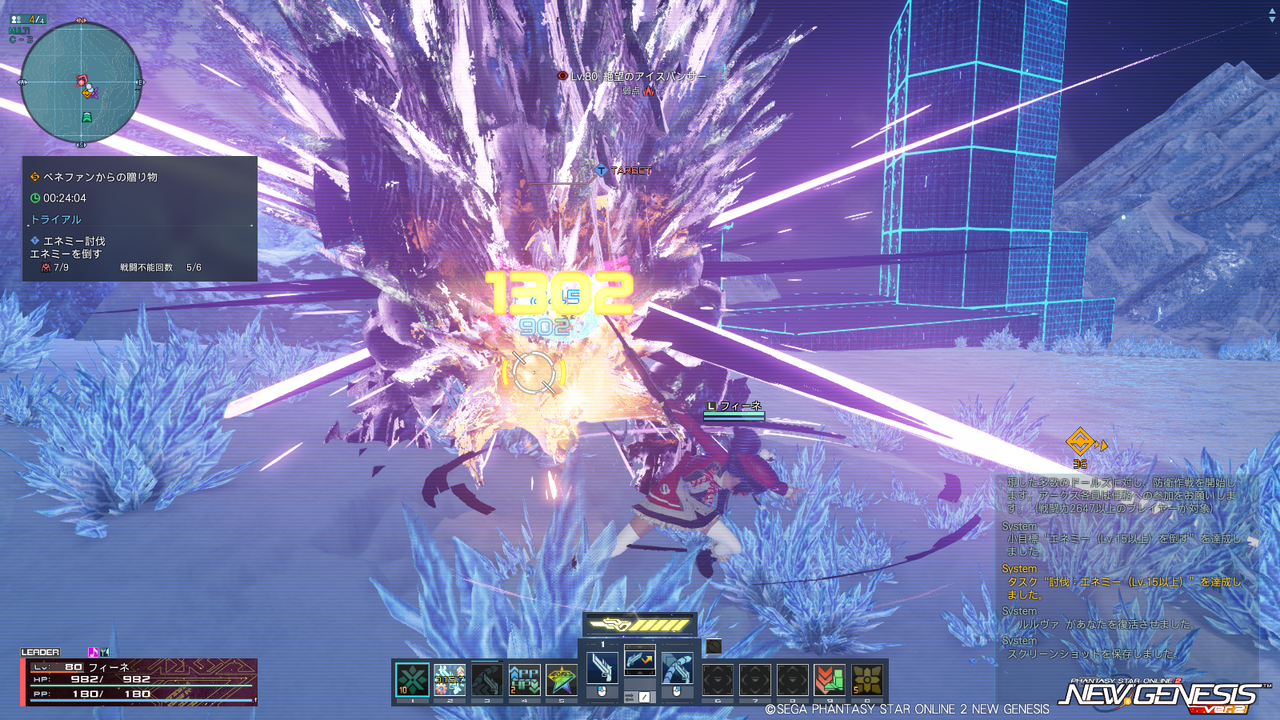Image resolution: width=1280 pixels, height=720 pixels.
Task: Use the yellow flower item in last slot
Action: pyautogui.click(x=866, y=679)
